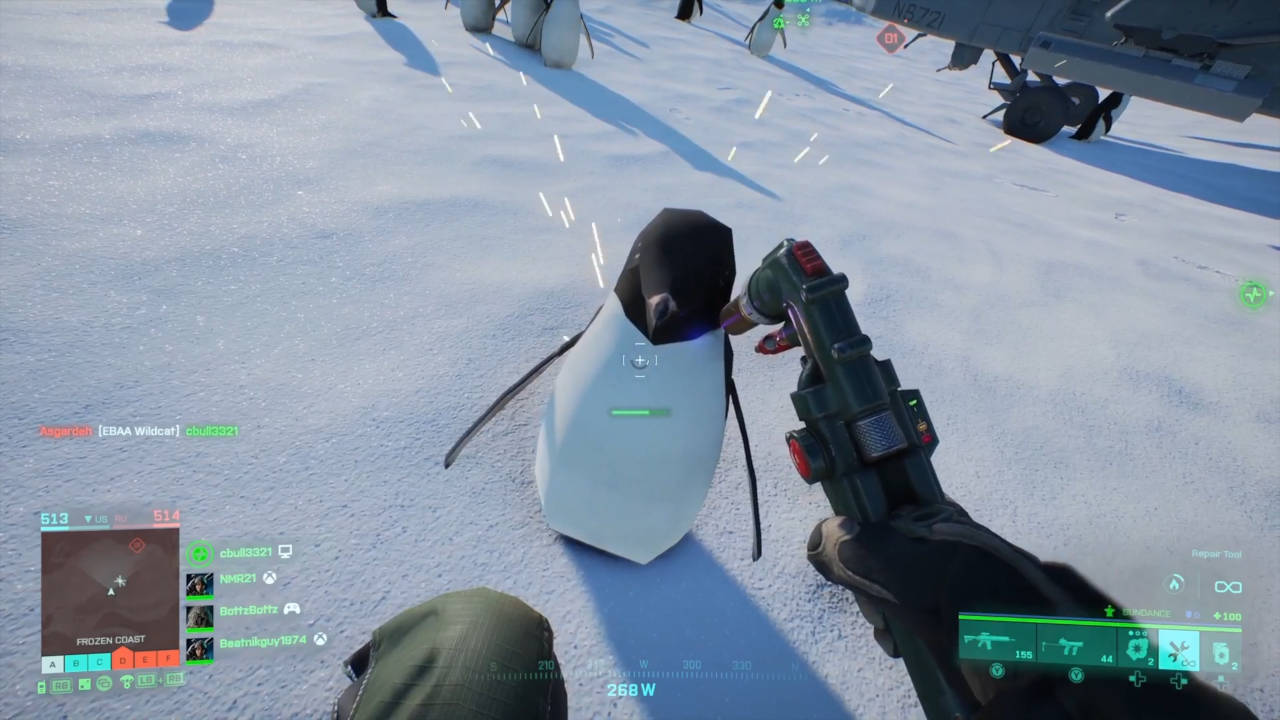
Task: Click the infinity ammo icon bottom right
Action: tap(1227, 586)
